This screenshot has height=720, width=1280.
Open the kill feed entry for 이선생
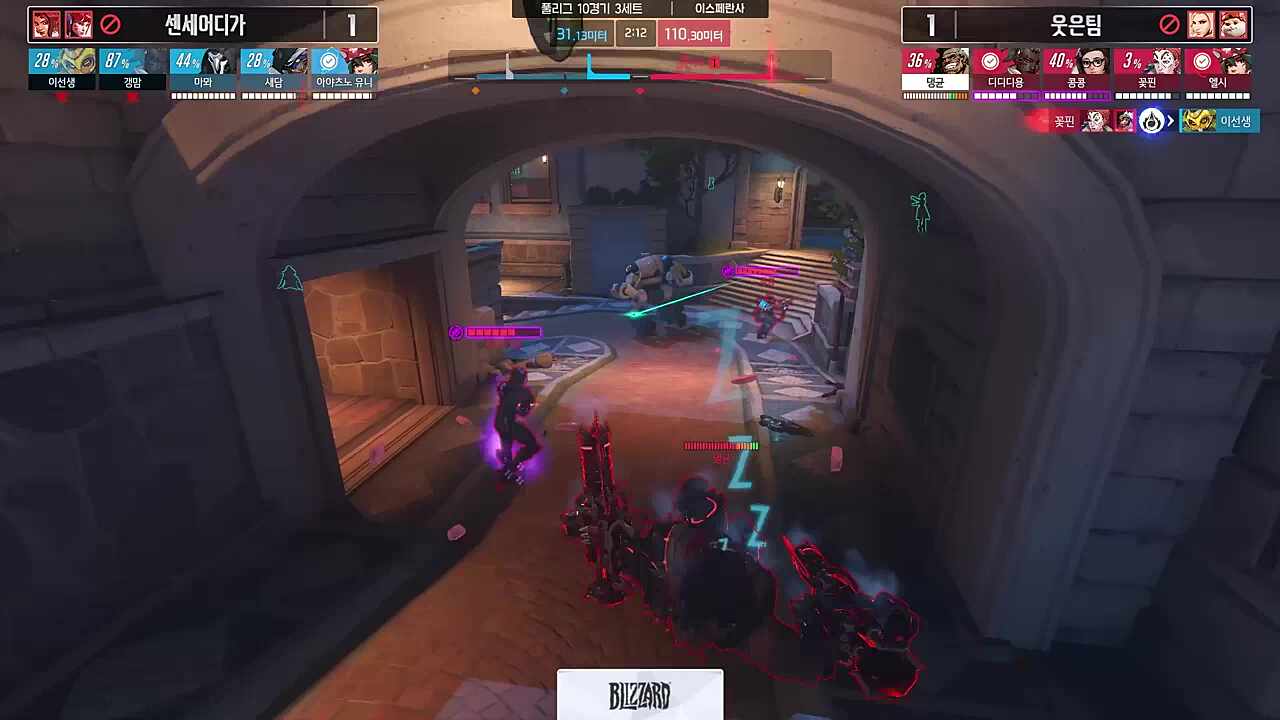coord(1219,122)
